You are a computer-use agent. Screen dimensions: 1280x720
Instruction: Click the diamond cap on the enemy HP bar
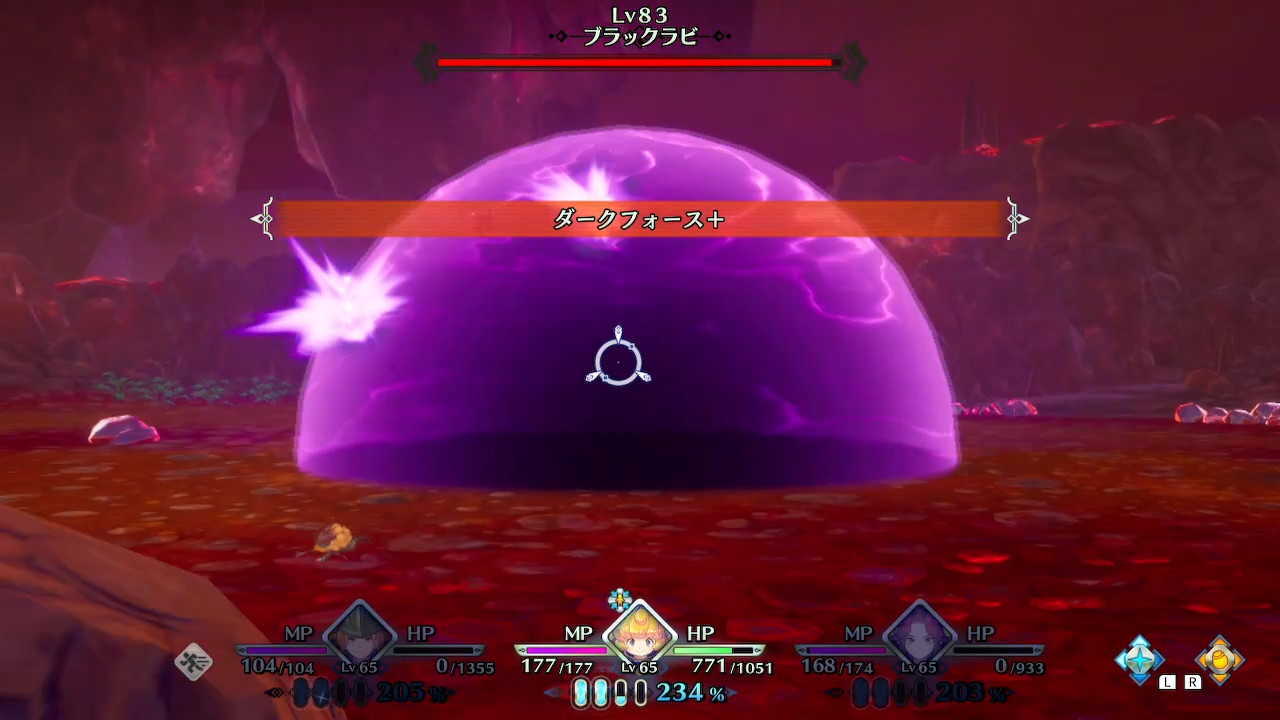(854, 62)
